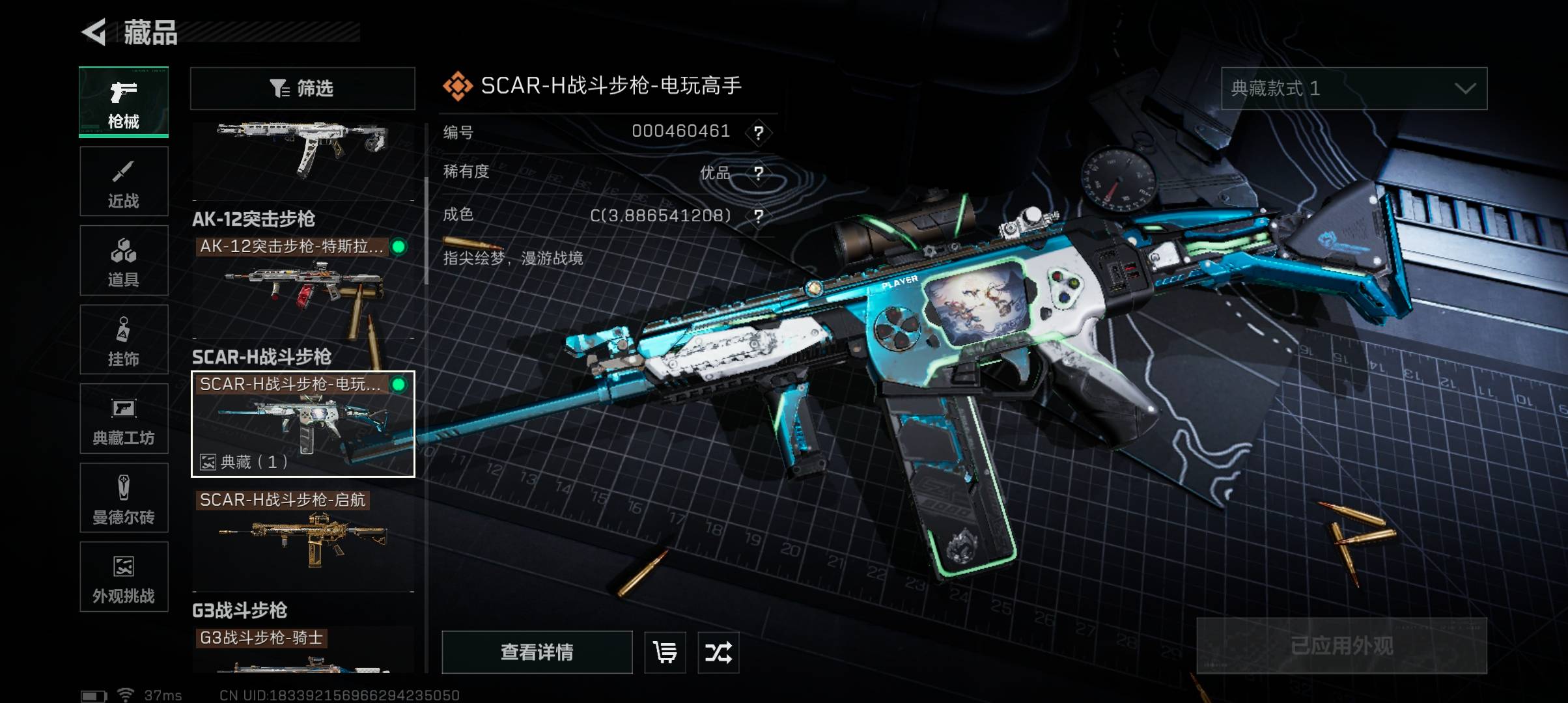Show the 挂饰 charms category

pyautogui.click(x=124, y=339)
